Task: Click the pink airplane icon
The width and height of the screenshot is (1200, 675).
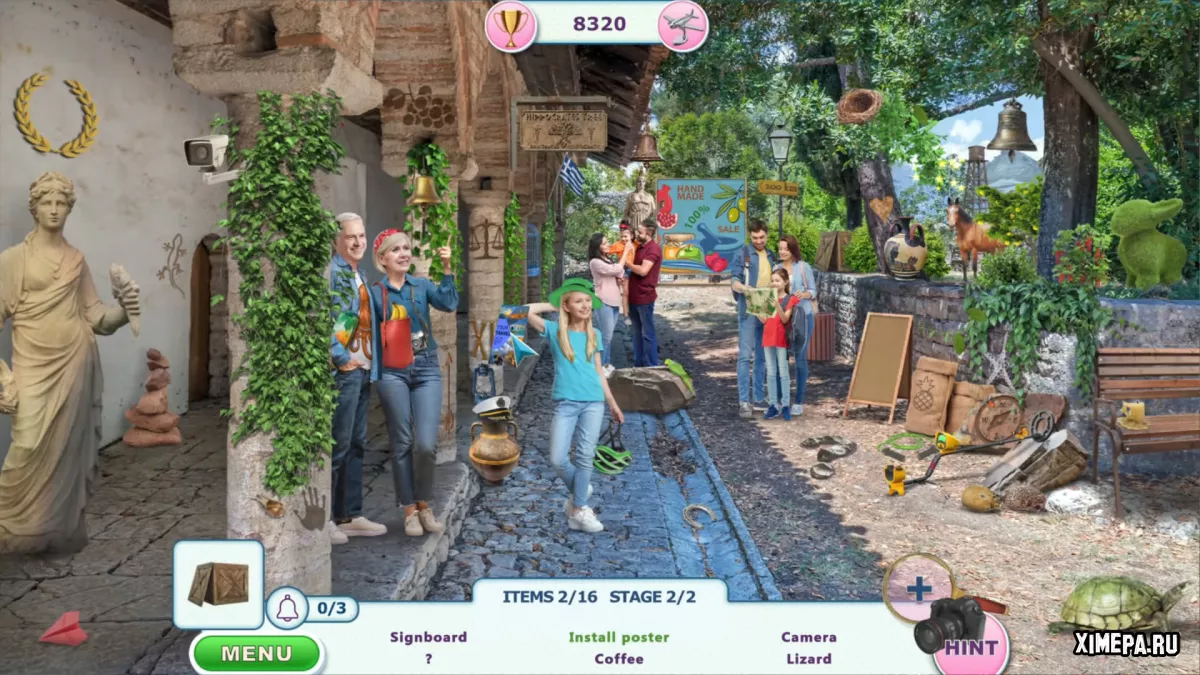Action: [x=683, y=26]
